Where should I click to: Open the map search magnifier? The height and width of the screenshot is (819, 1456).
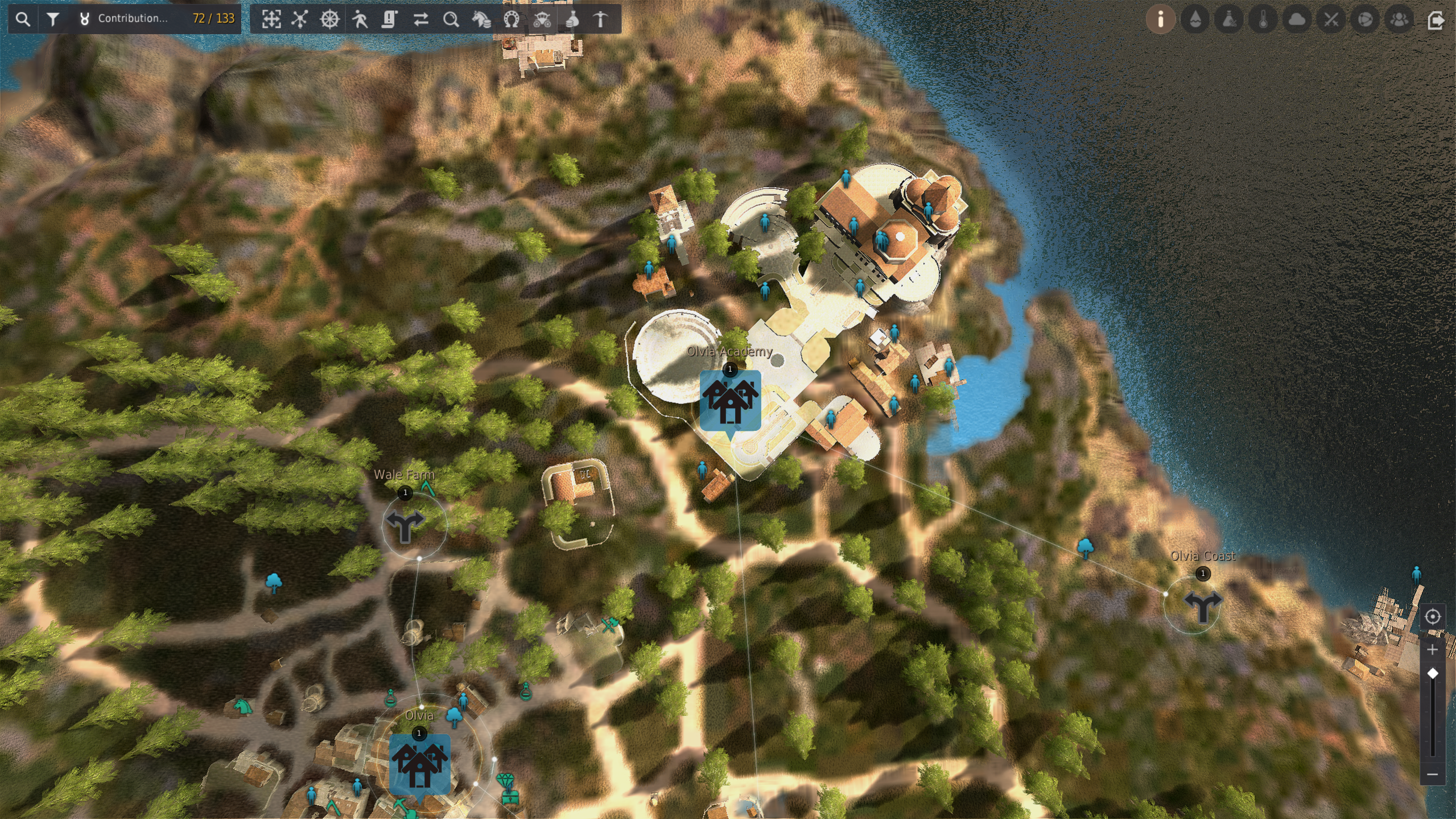pos(23,19)
